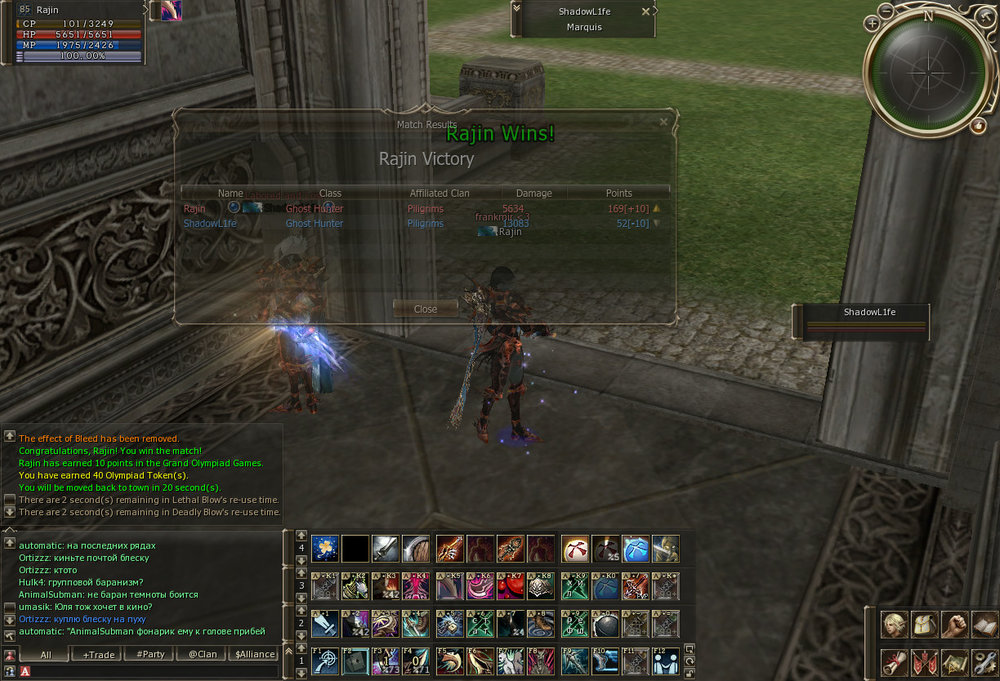Zoom in the radar with the plus button

873,22
